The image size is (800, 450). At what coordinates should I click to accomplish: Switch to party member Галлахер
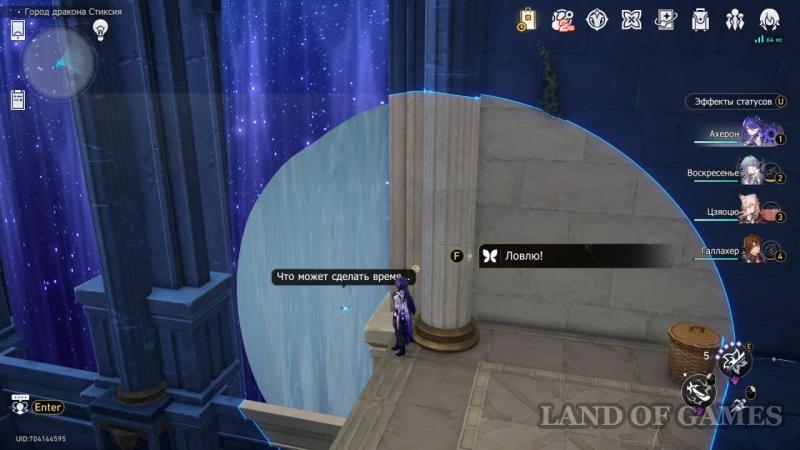pyautogui.click(x=750, y=250)
